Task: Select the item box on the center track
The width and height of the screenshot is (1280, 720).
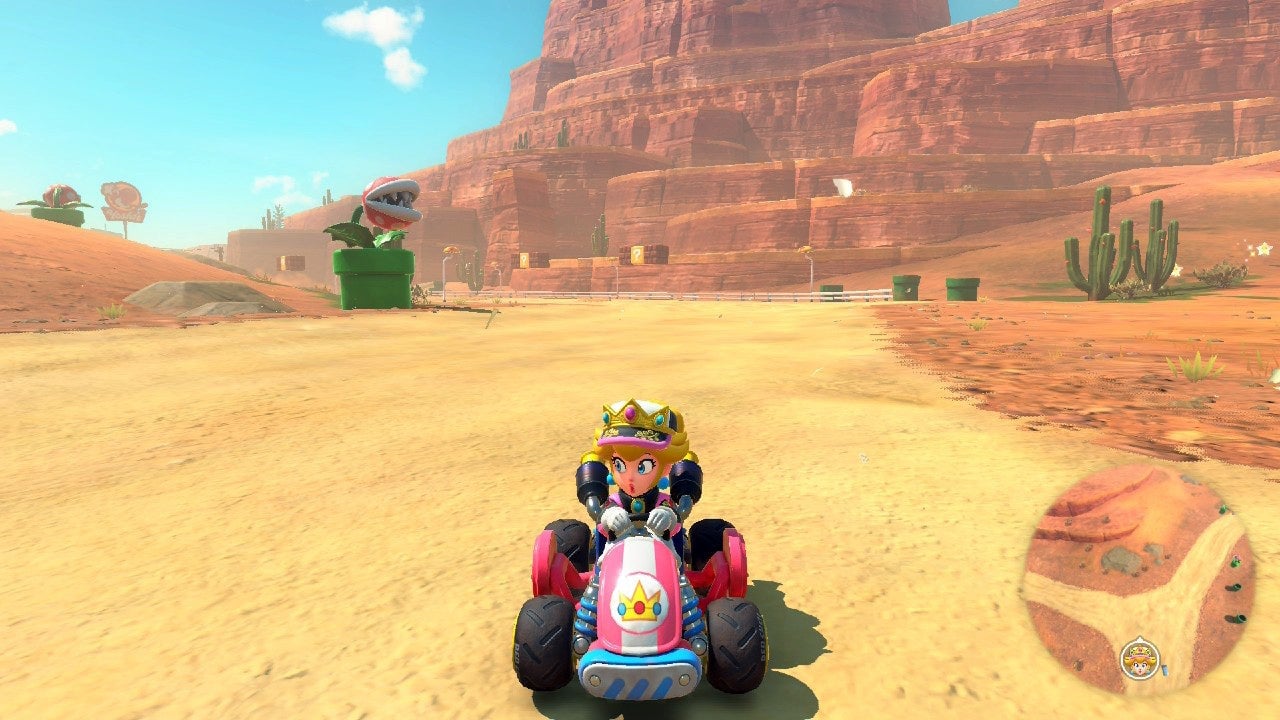Action: (x=637, y=253)
